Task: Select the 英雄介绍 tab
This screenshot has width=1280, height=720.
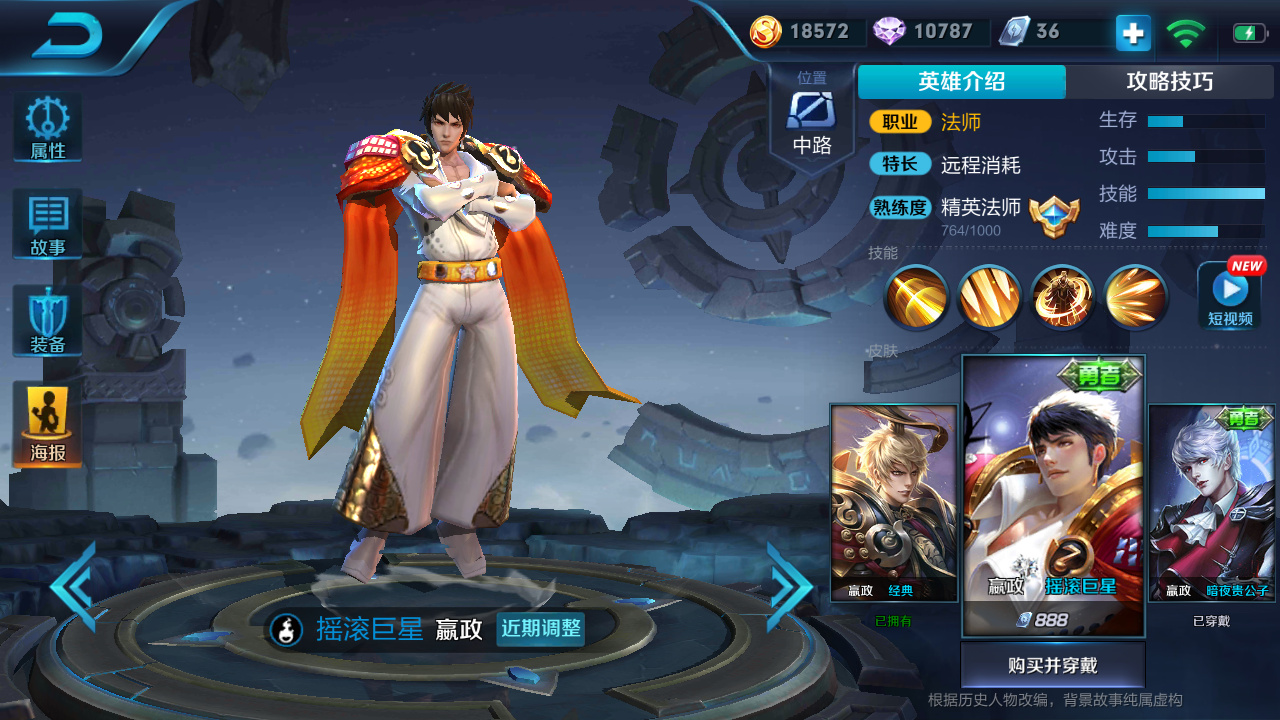Action: (x=961, y=81)
